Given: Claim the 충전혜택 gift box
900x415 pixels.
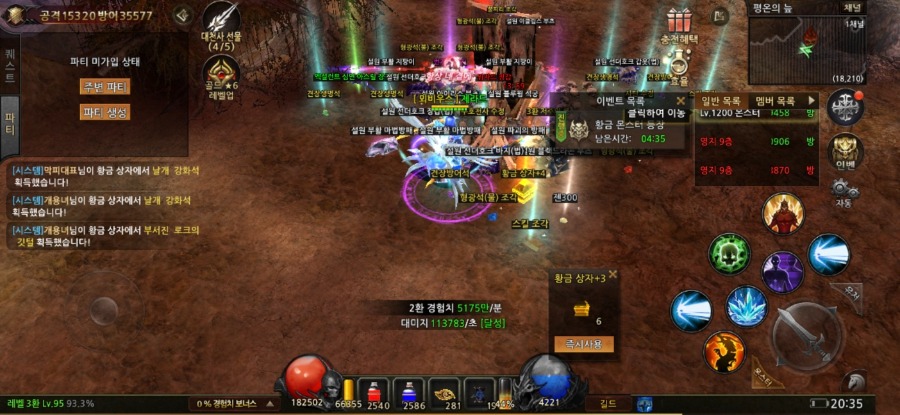Looking at the screenshot, I should point(680,21).
